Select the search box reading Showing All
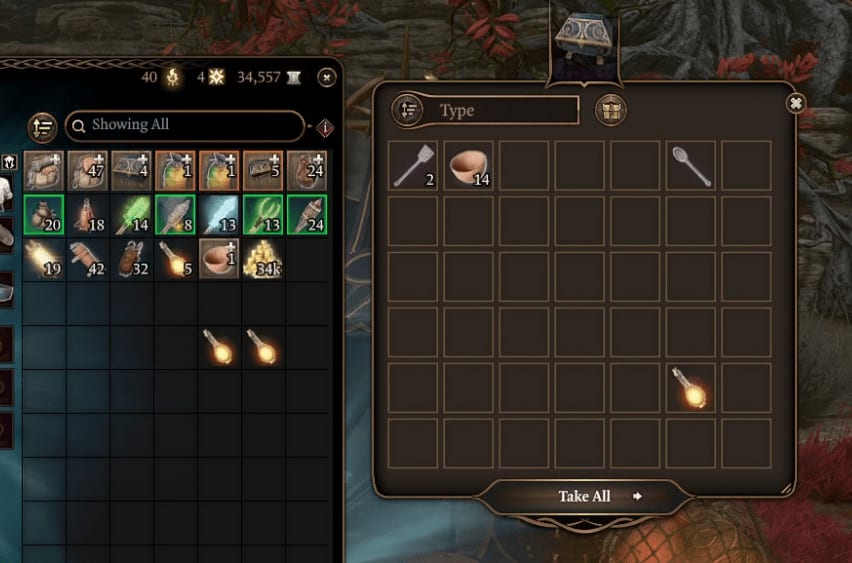Screen dimensions: 852x563 185,125
